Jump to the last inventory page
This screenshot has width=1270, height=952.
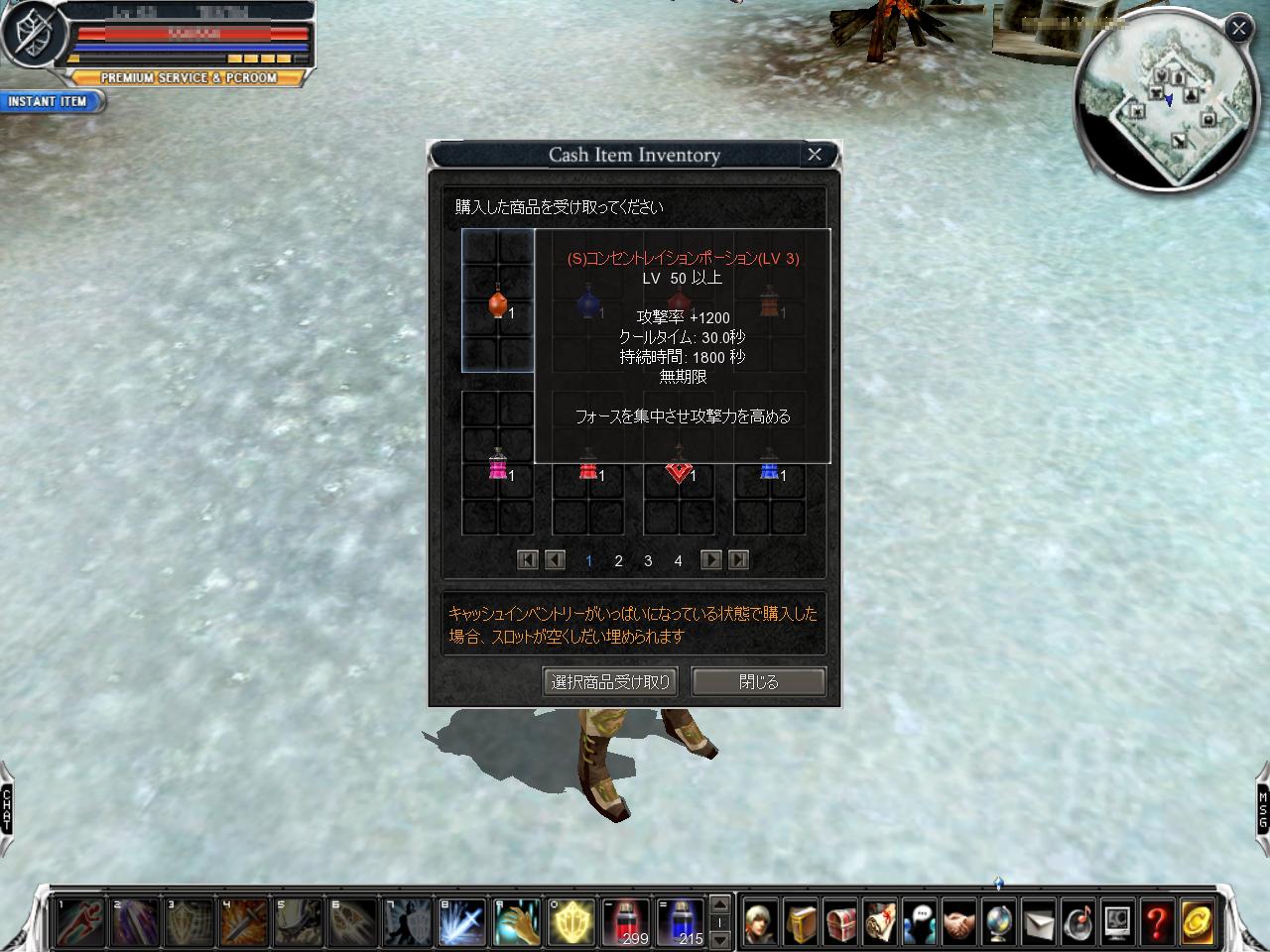click(738, 560)
